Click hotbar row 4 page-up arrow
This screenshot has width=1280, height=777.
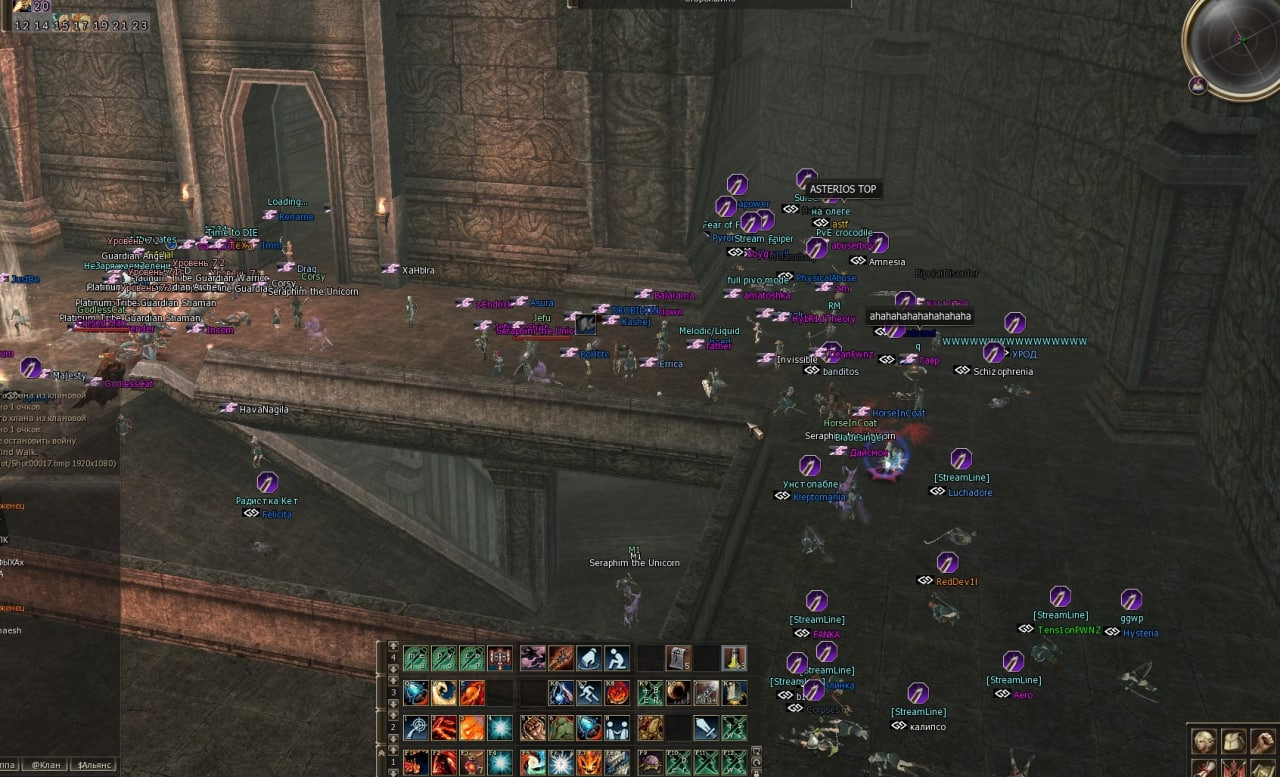pyautogui.click(x=393, y=647)
